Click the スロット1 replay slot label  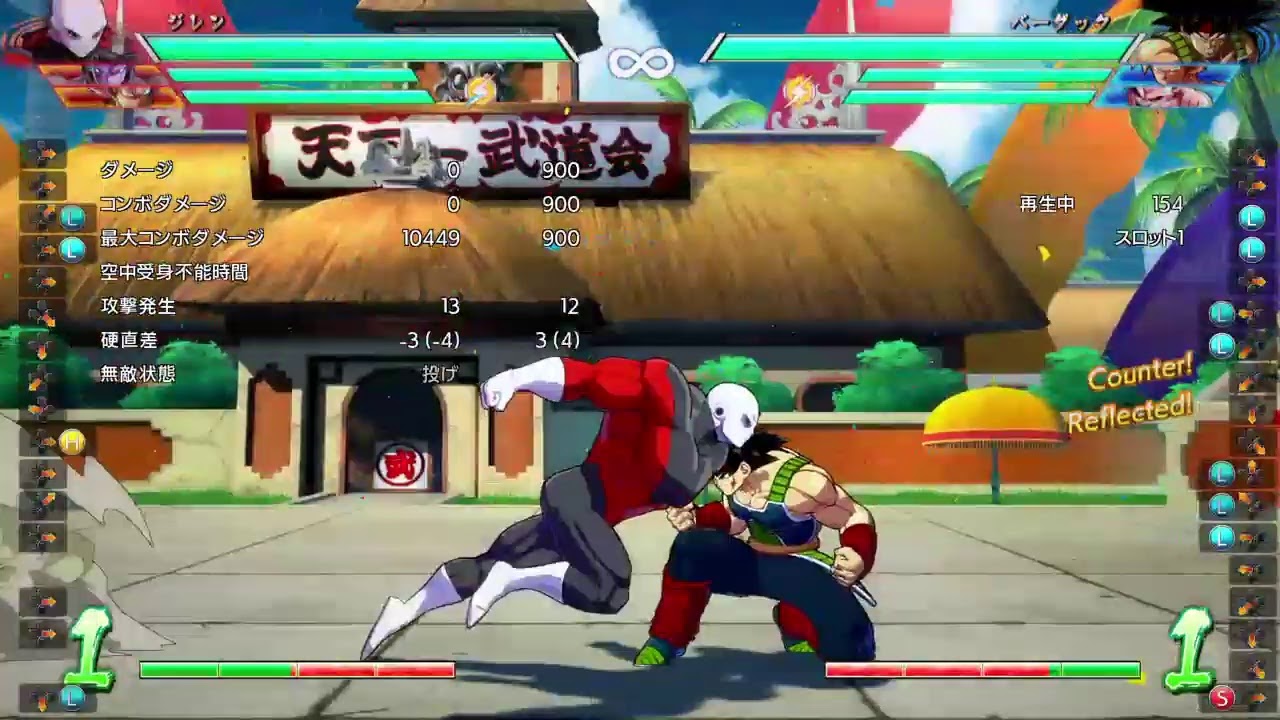tap(1150, 239)
